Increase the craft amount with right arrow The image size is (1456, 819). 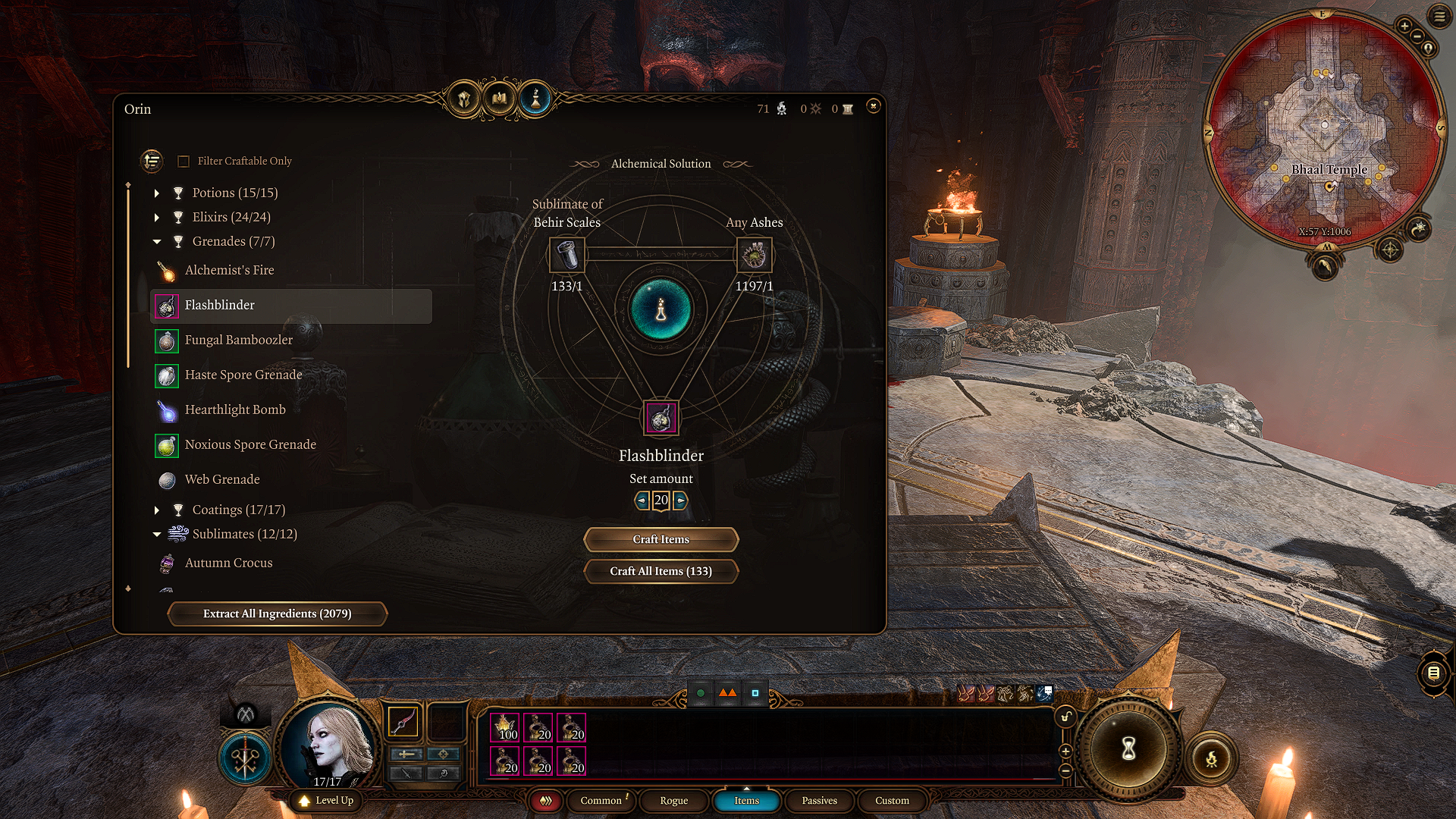click(680, 500)
